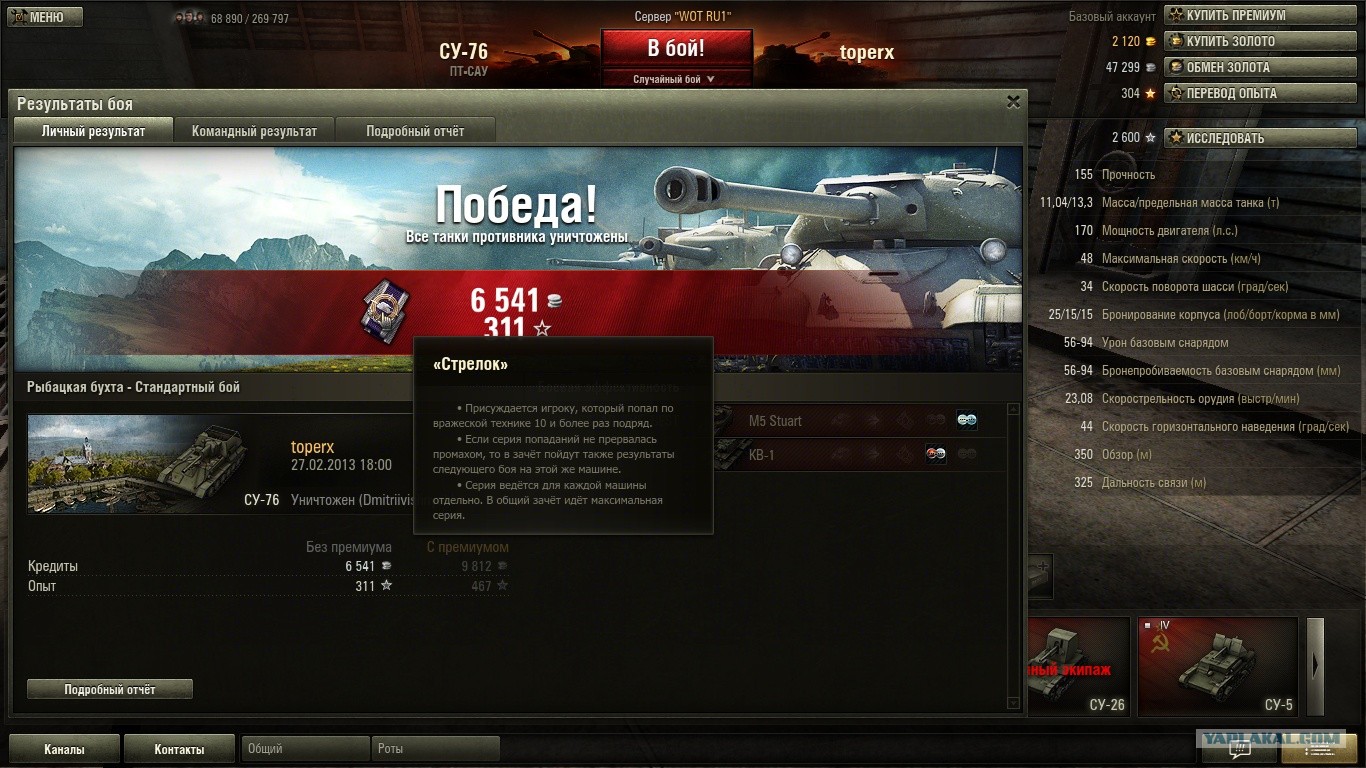Click the Стрелок medal icon
1366x768 pixels.
[380, 307]
